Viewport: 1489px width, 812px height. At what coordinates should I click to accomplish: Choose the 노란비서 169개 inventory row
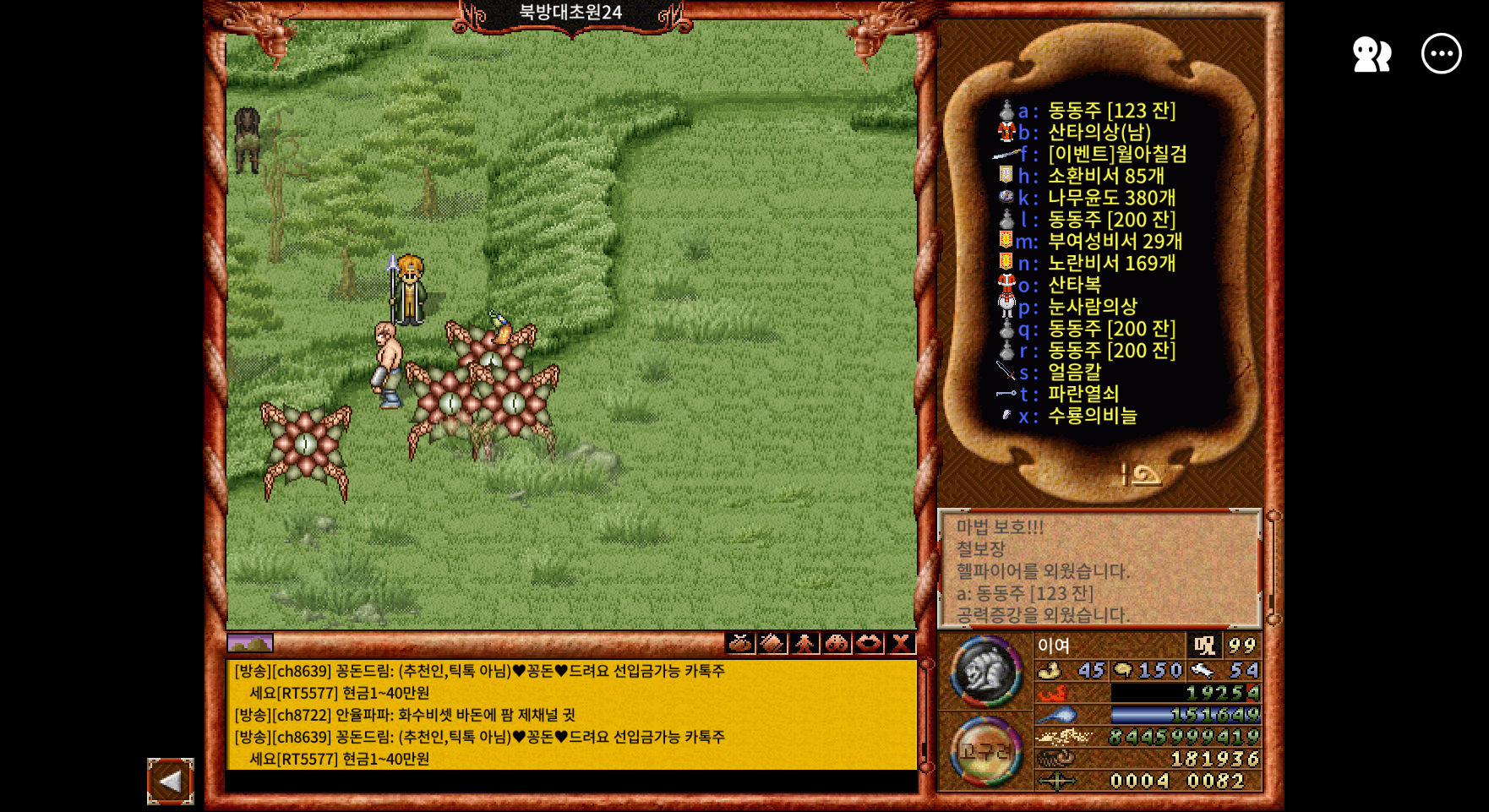coord(1111,264)
